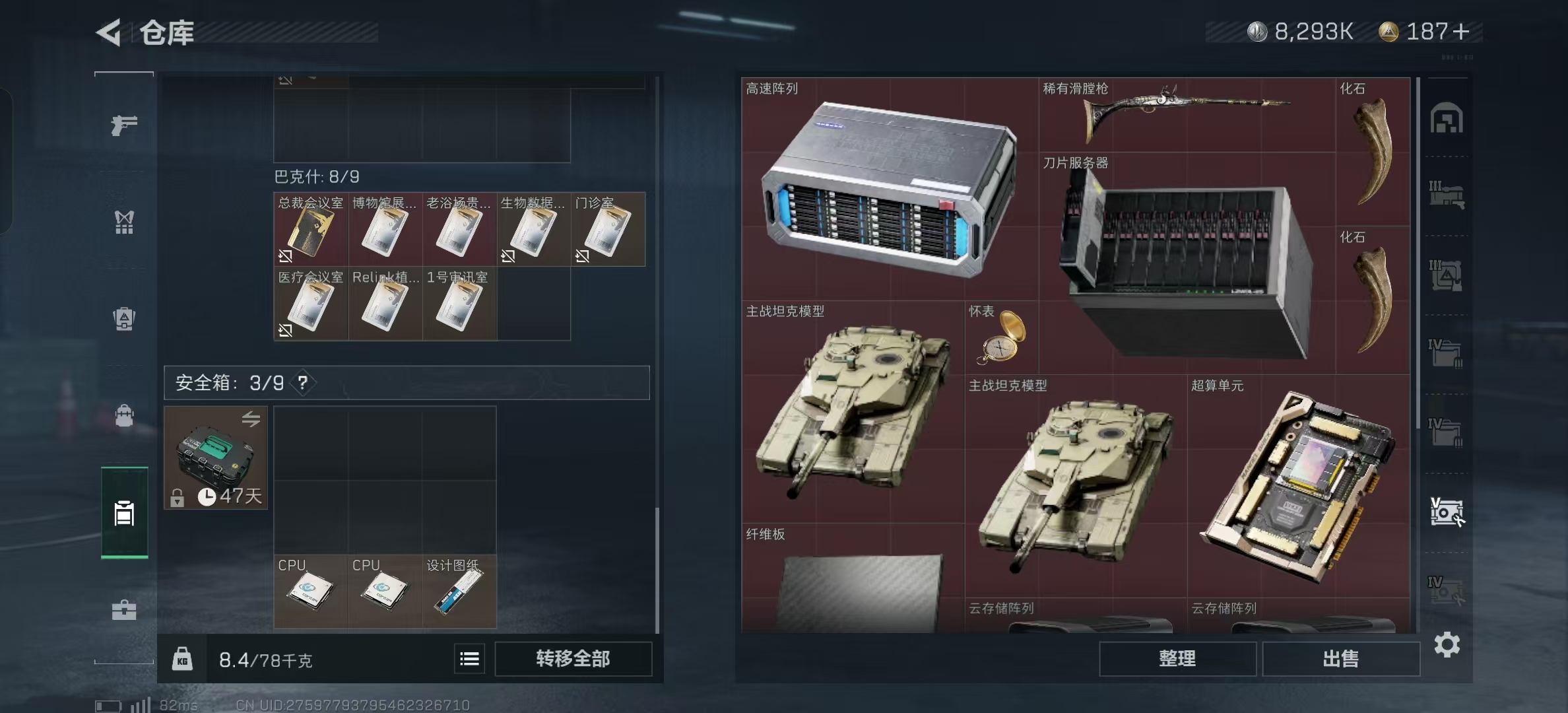Show safe box help via the ? icon
The image size is (1568, 713).
coord(302,382)
